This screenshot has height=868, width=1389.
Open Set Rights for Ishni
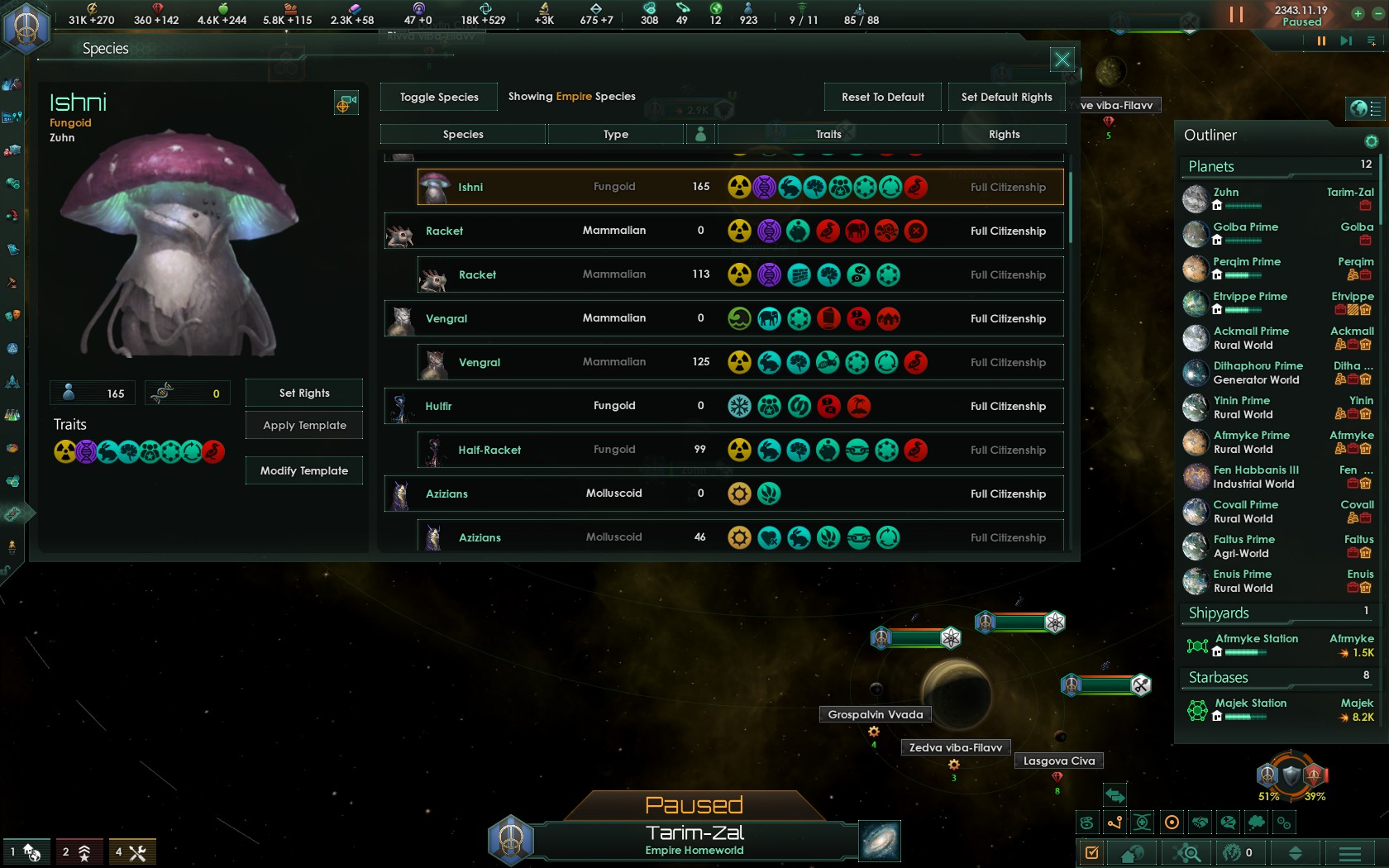304,393
